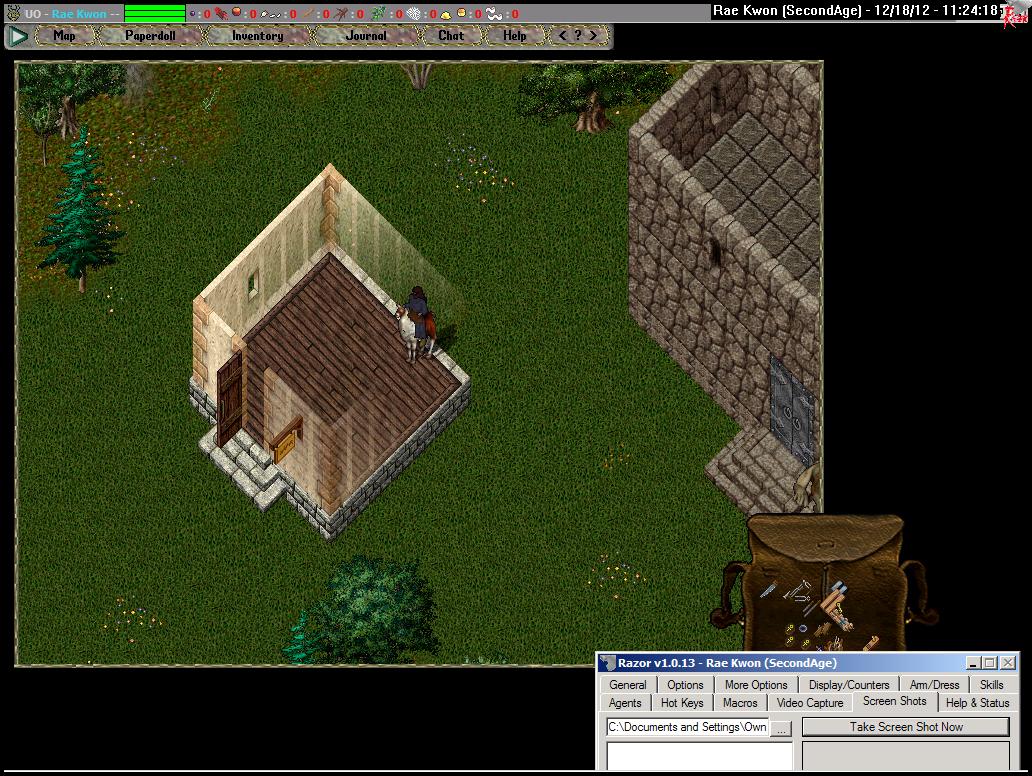Browse for screenshot folder with ellipsis button

tap(782, 728)
